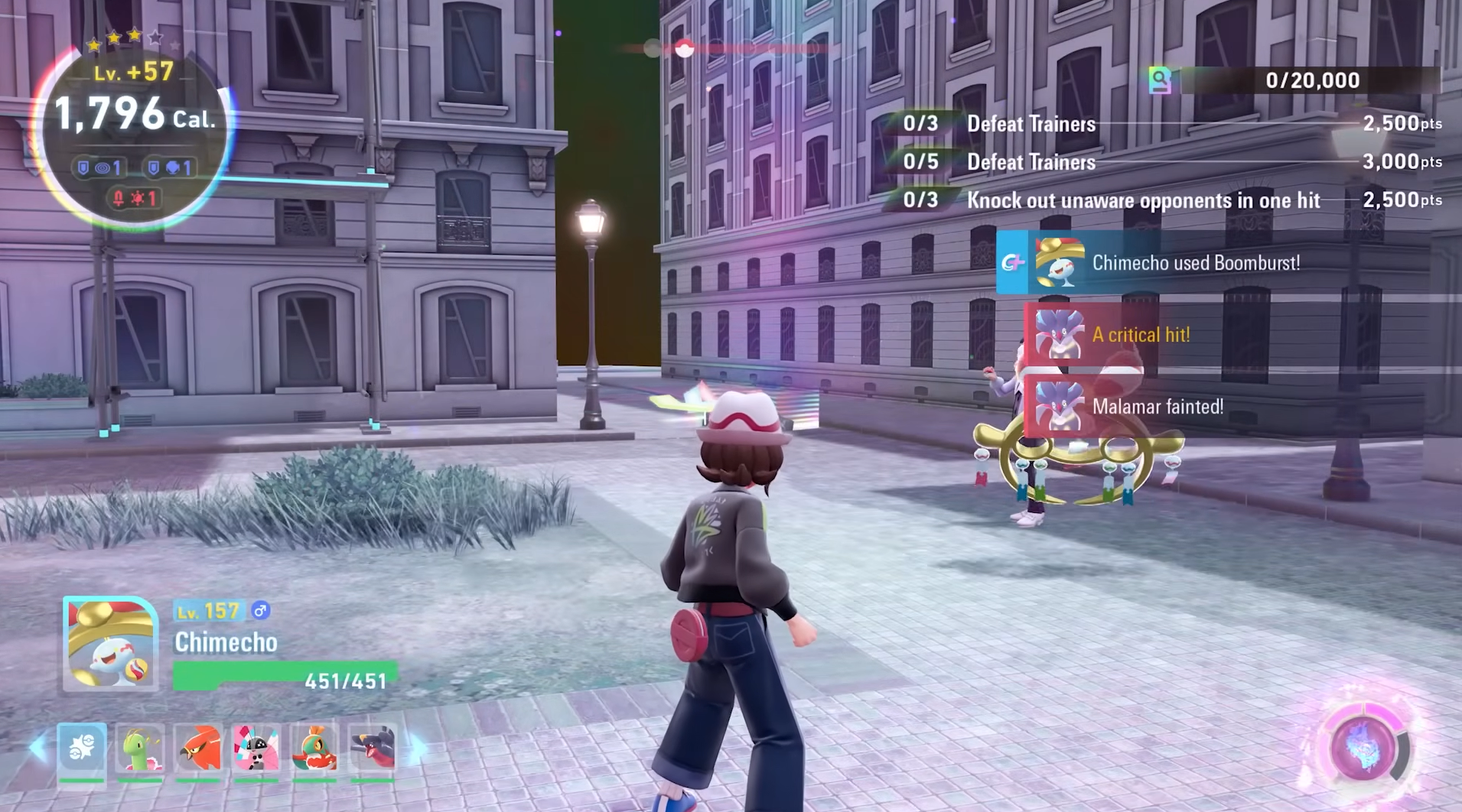Choose the Poké Ball swap slot in party bar
The image size is (1462, 812).
[x=82, y=746]
